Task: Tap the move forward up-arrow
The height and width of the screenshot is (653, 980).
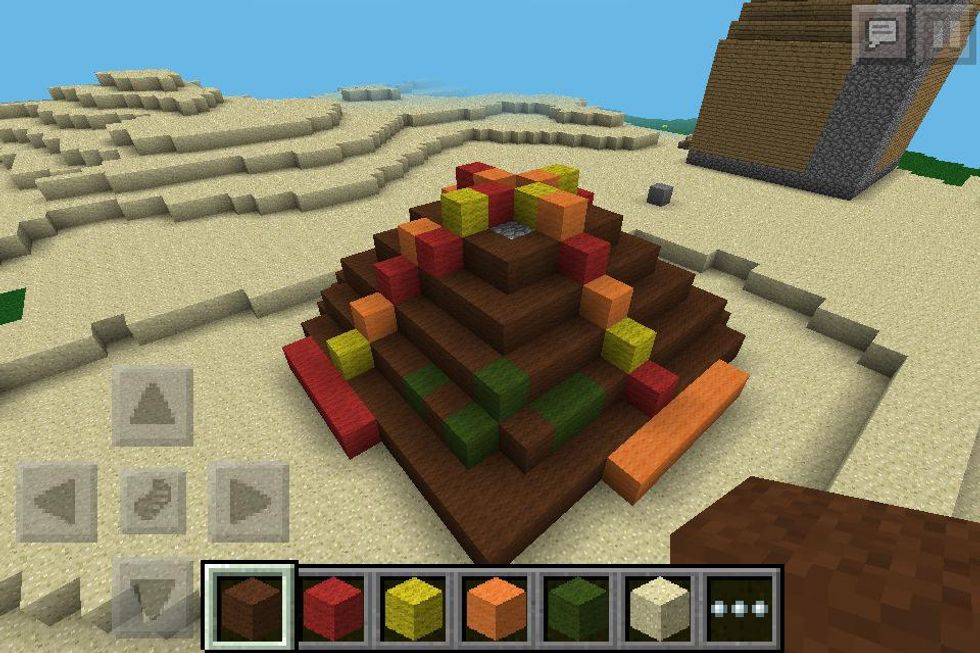Action: click(153, 405)
